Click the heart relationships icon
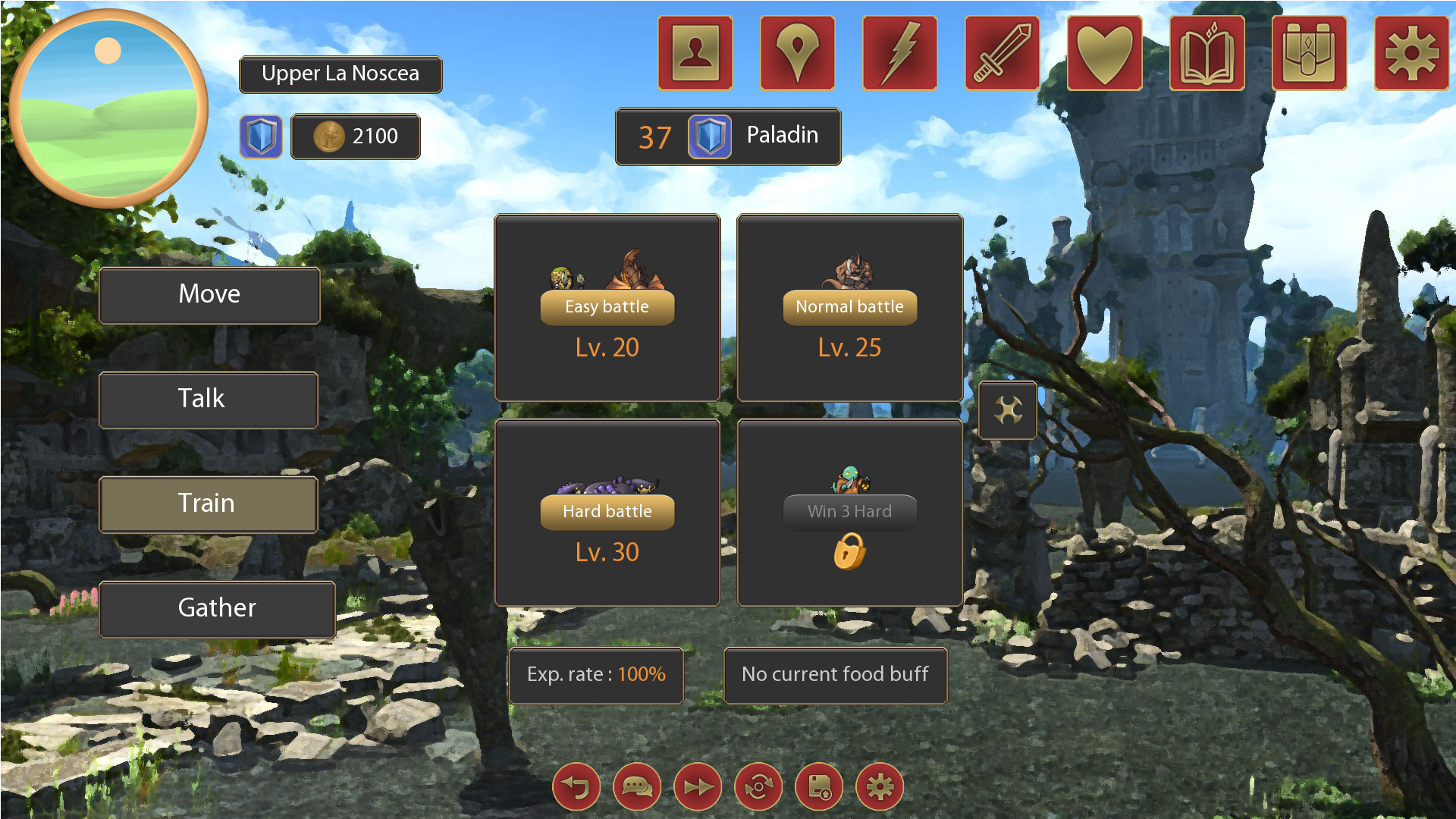 pyautogui.click(x=1104, y=52)
